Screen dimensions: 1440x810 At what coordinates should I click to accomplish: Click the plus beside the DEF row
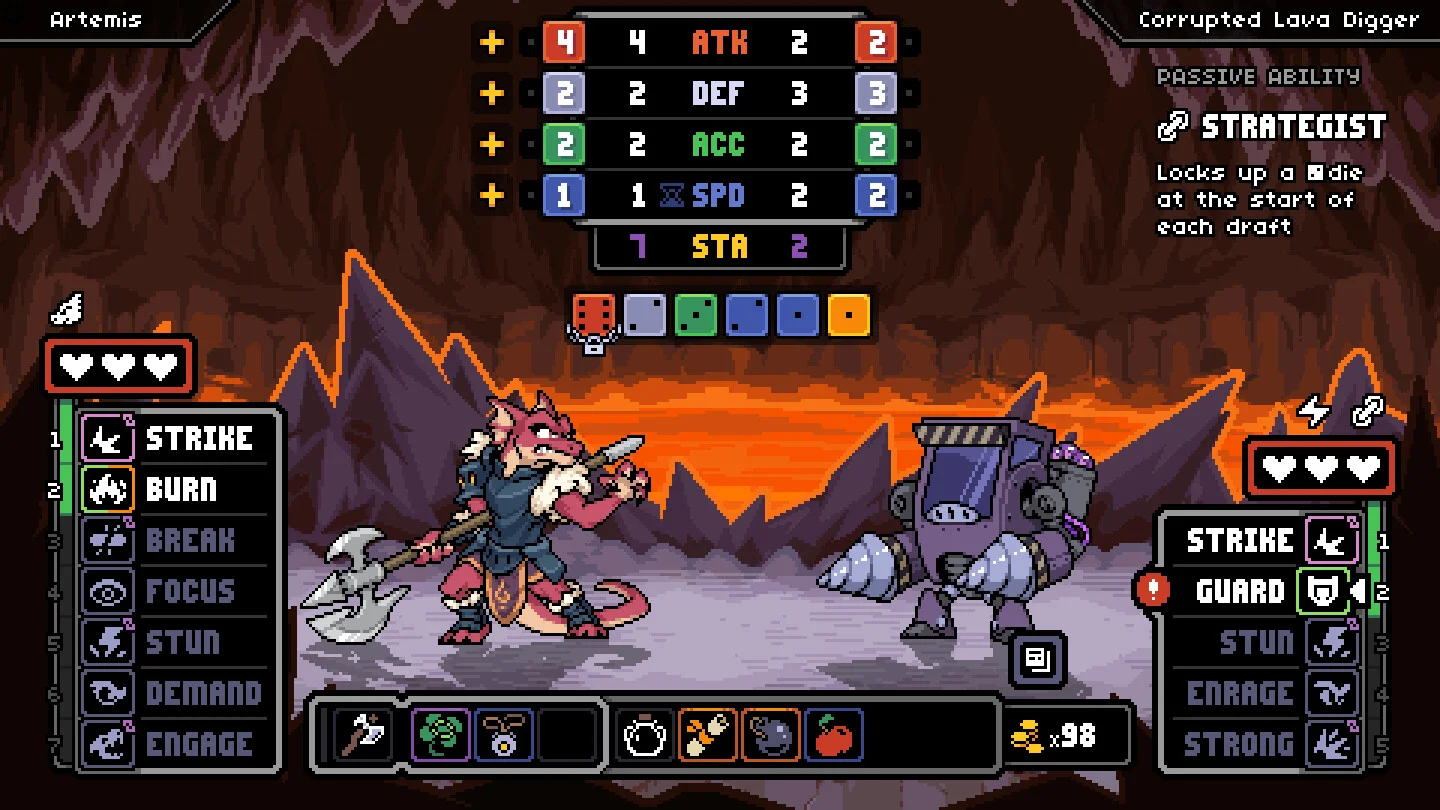click(x=492, y=94)
